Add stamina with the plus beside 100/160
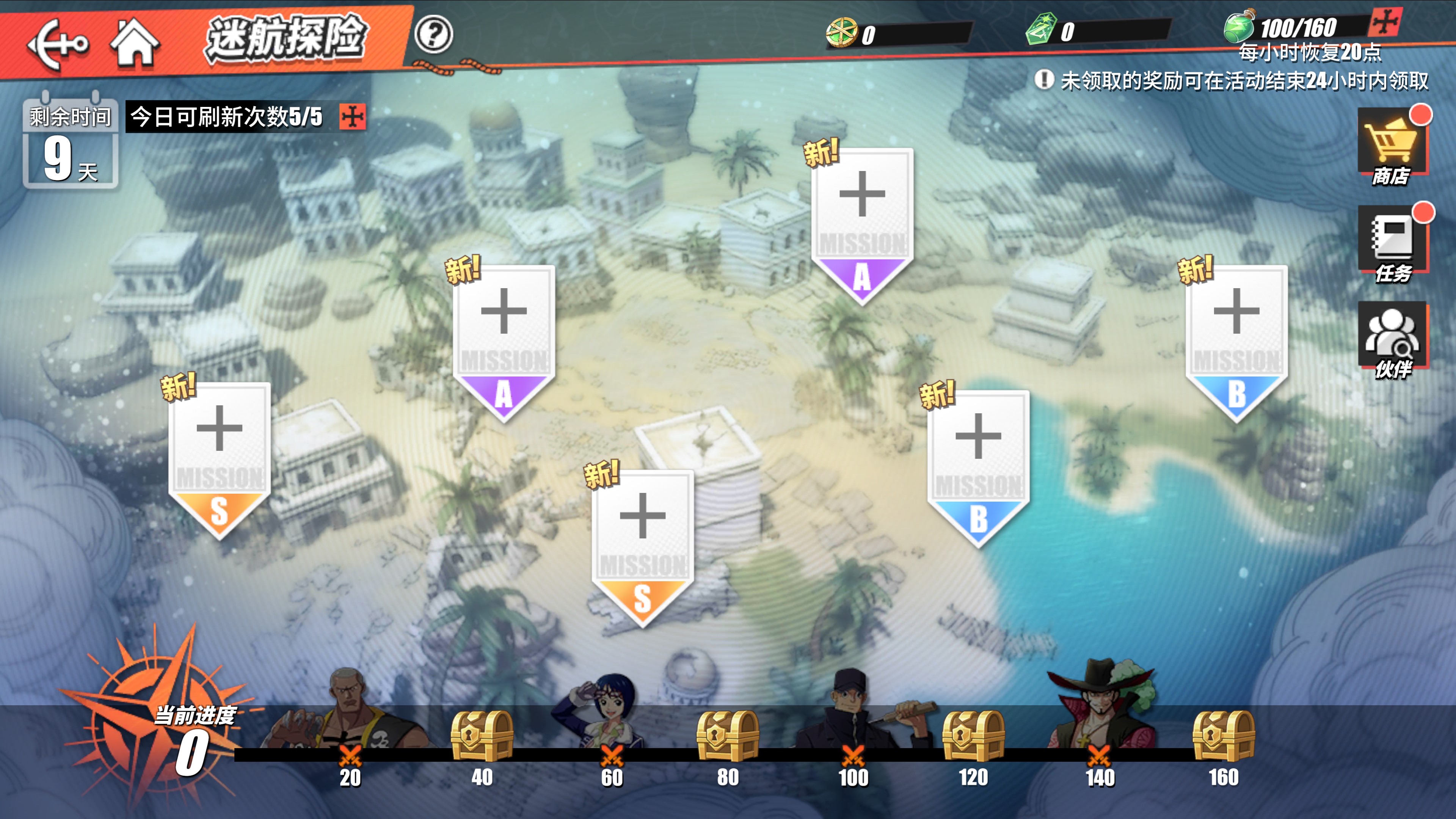The image size is (1456, 819). pos(1385,23)
